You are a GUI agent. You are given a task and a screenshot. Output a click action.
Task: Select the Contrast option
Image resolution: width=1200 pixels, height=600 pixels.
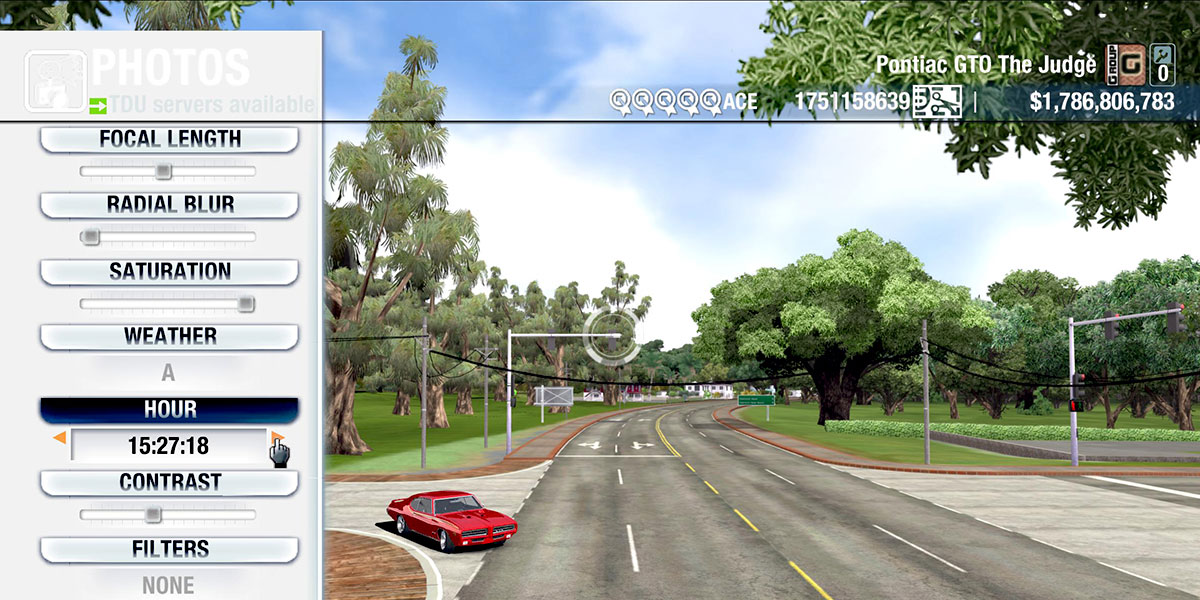click(x=169, y=482)
